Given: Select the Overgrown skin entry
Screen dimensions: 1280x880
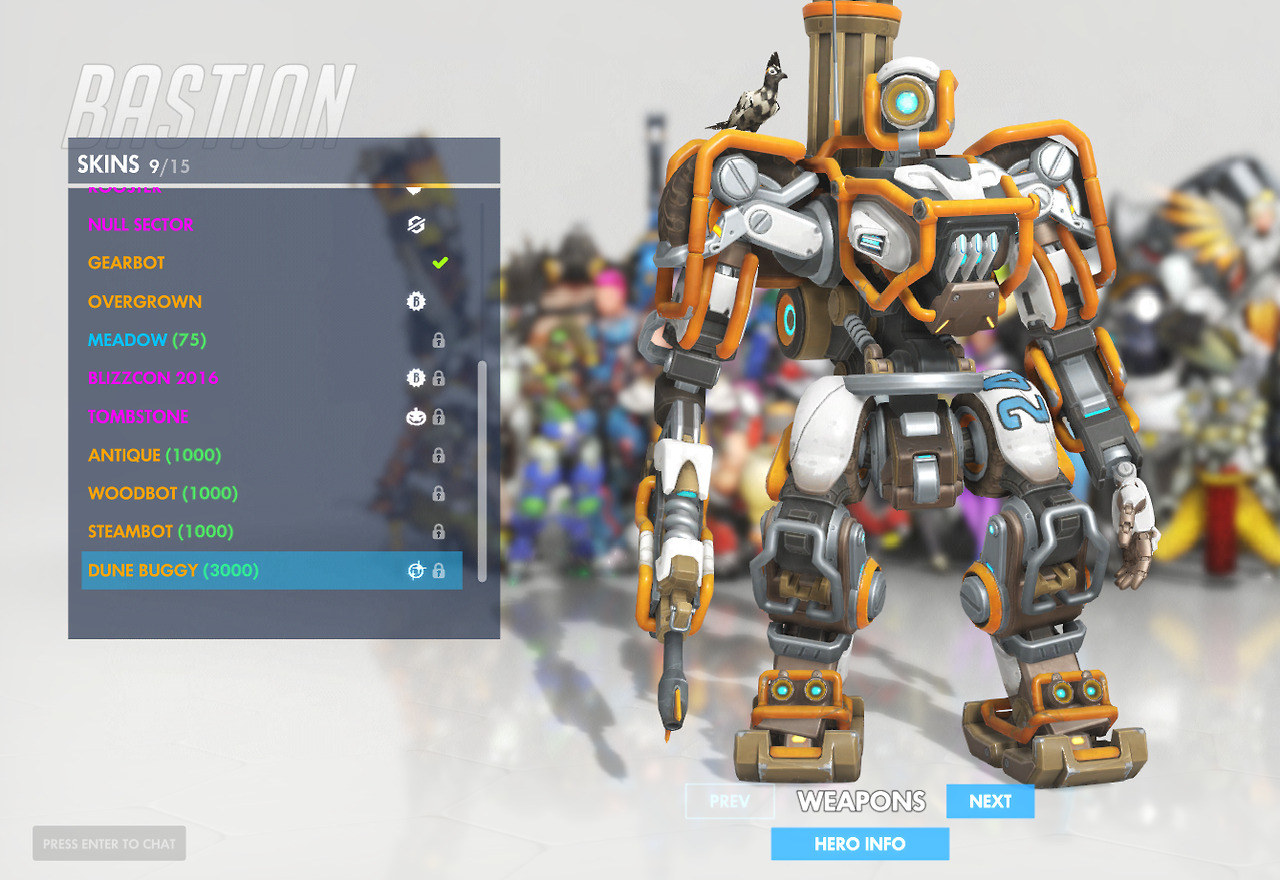Looking at the screenshot, I should click(x=145, y=302).
